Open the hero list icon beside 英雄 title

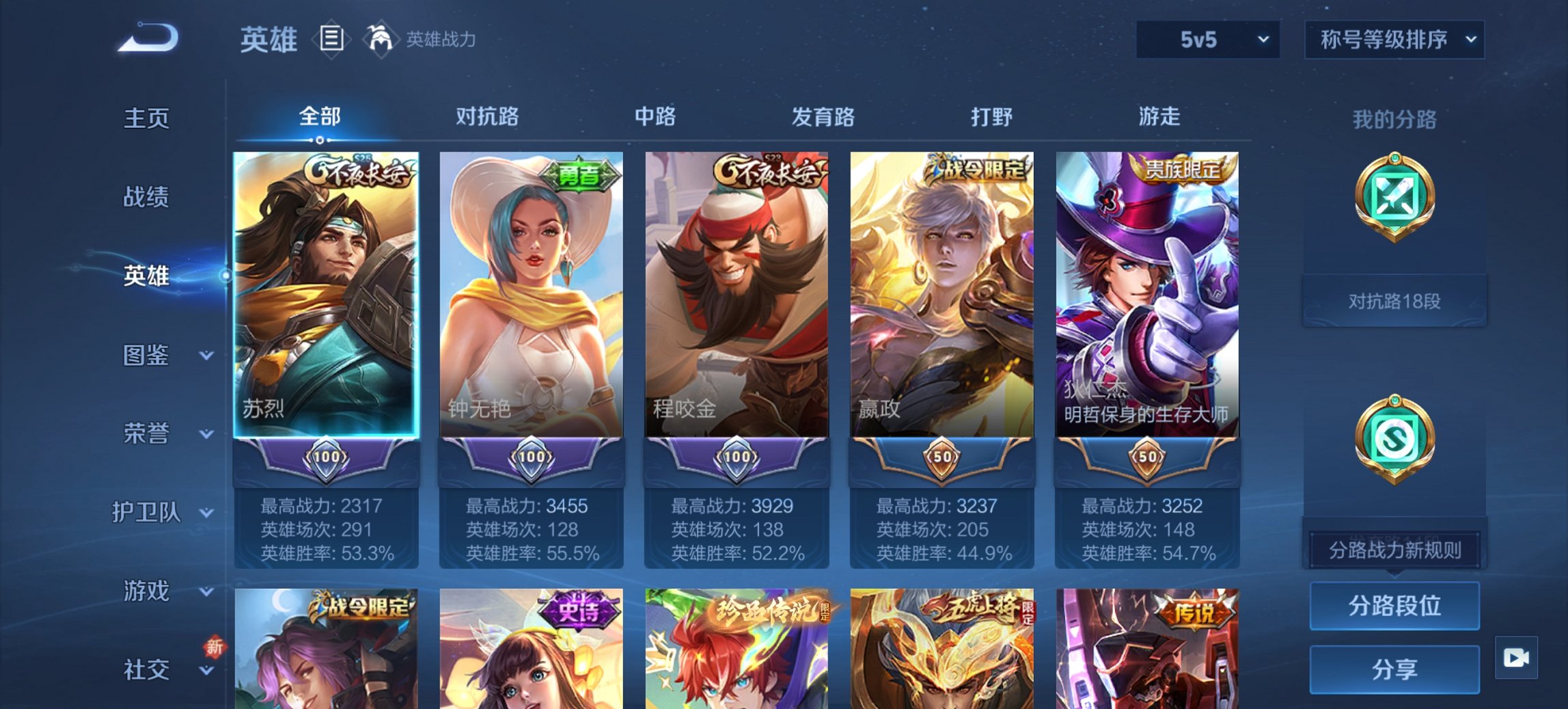[x=331, y=39]
